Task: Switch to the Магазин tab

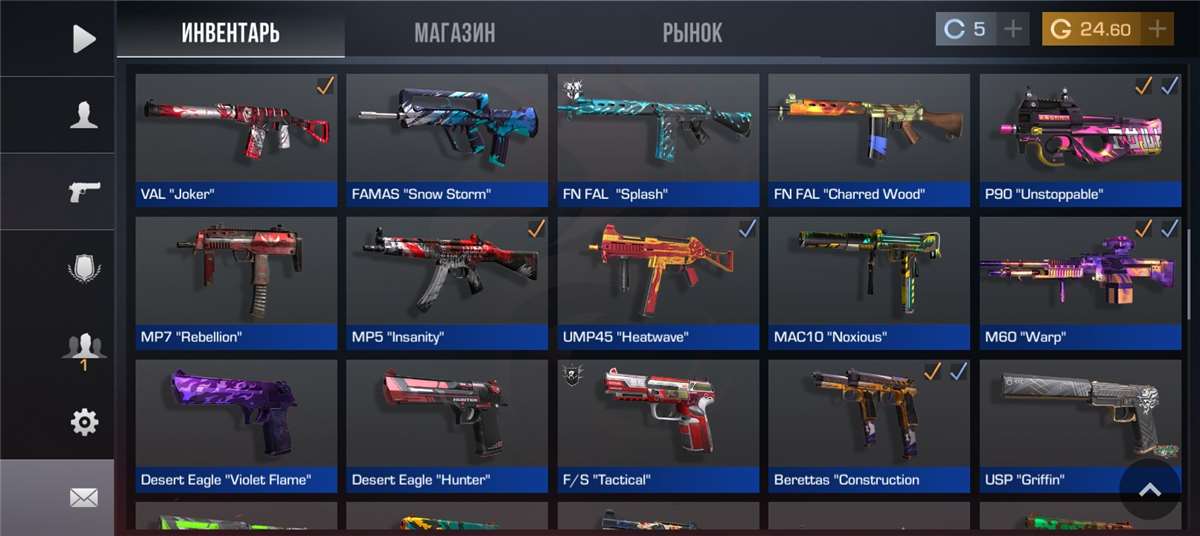Action: (x=454, y=32)
